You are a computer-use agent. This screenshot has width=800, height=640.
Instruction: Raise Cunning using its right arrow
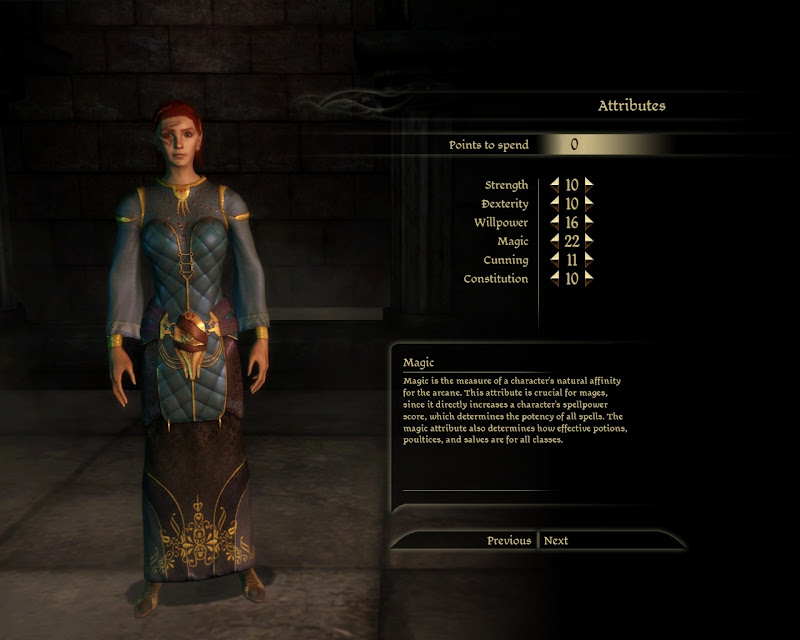(x=589, y=260)
